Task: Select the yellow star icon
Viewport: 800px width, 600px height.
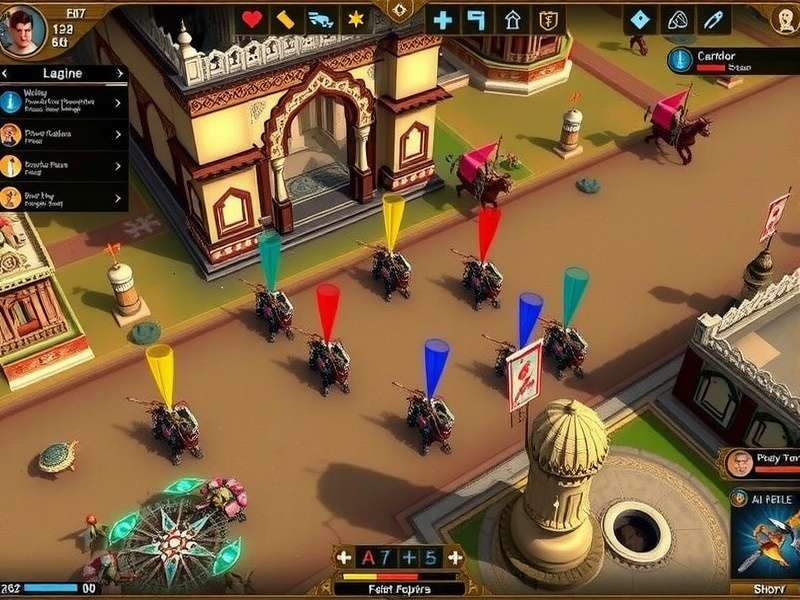Action: click(355, 19)
